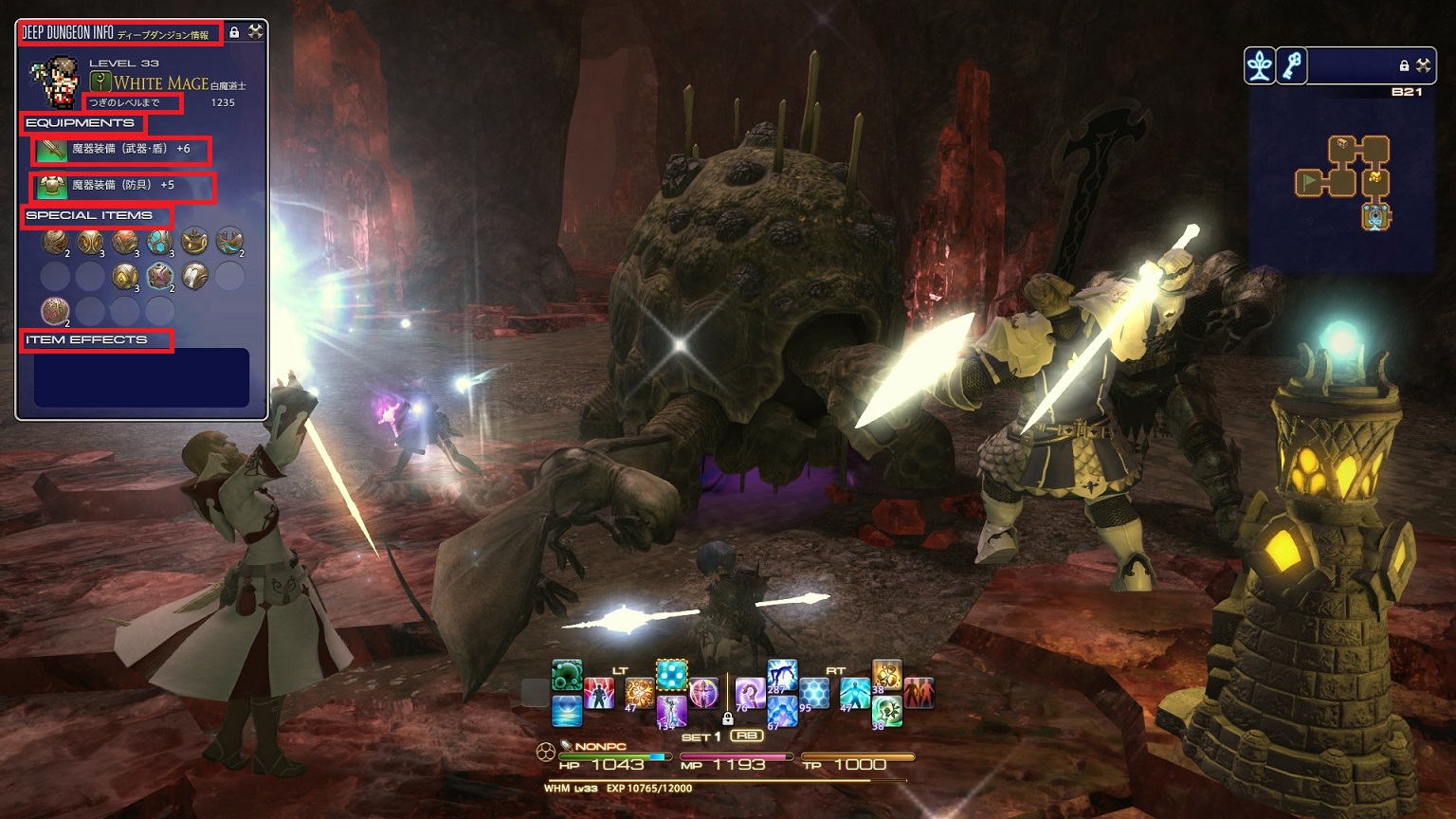The height and width of the screenshot is (819, 1456).
Task: Select the Pomander of Safety with quantity 2
Action: [54, 245]
